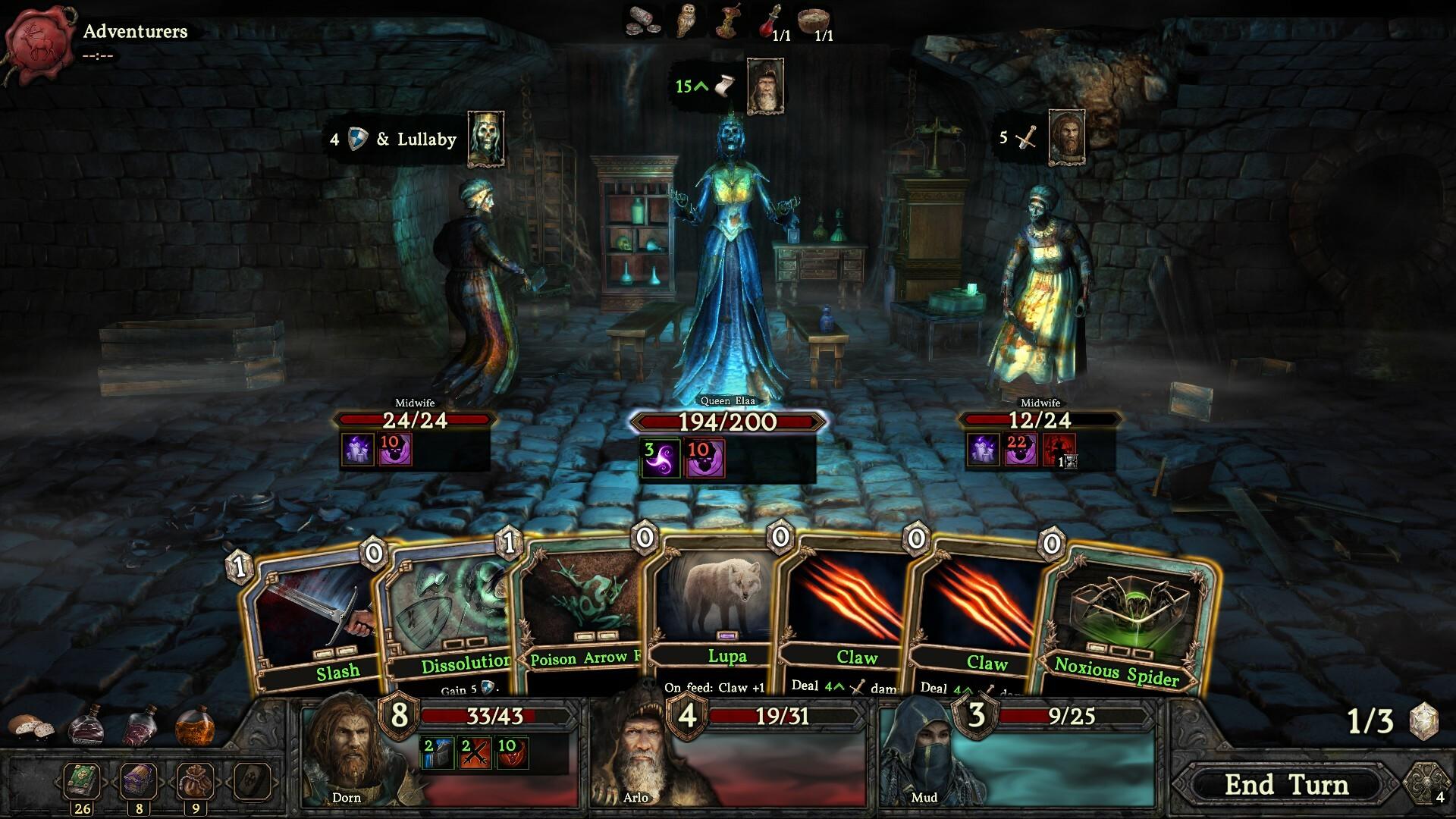Inspect the apple core relic
Screen dimensions: 1456x819
730,20
